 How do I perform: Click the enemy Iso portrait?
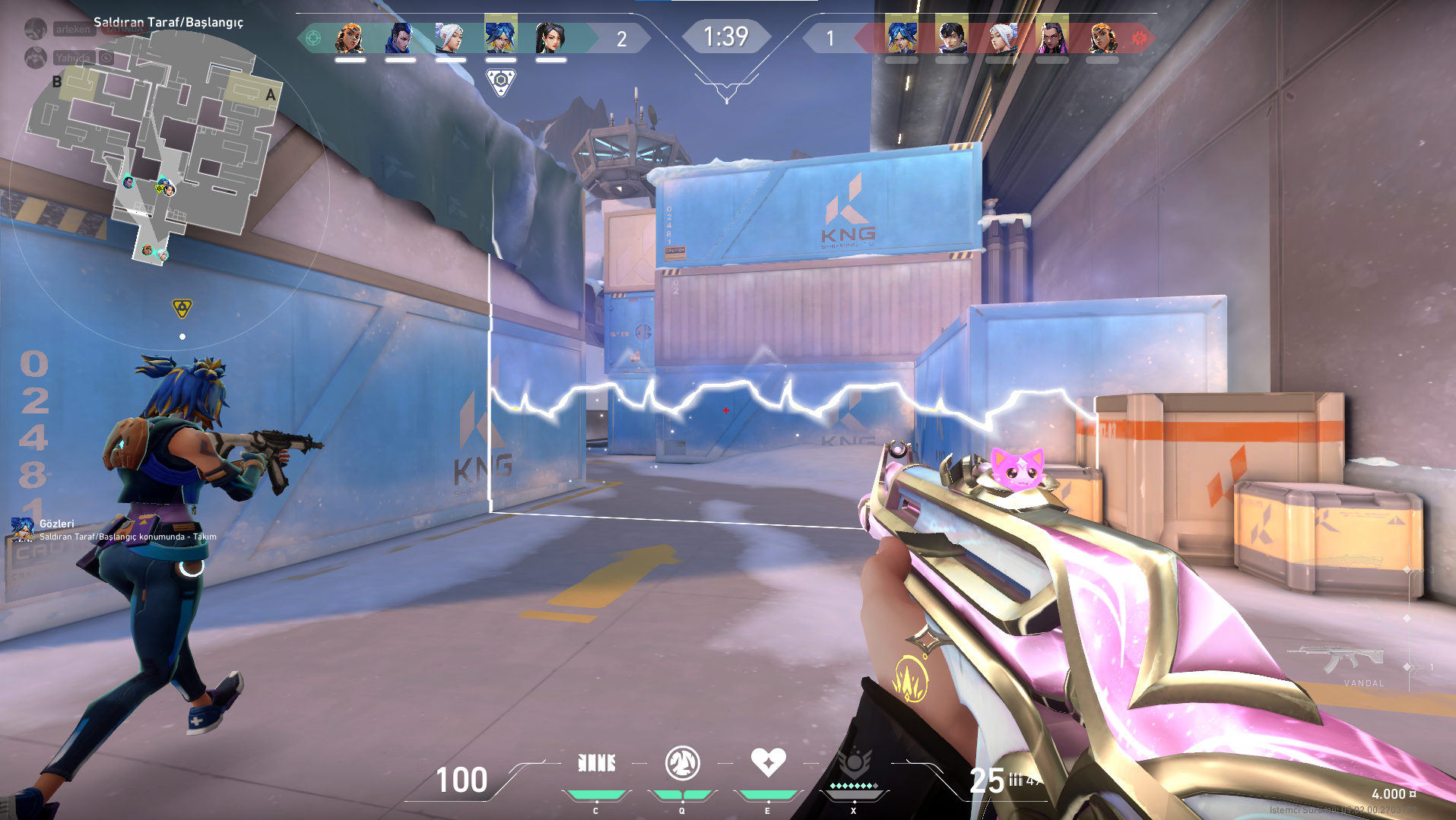tap(951, 38)
